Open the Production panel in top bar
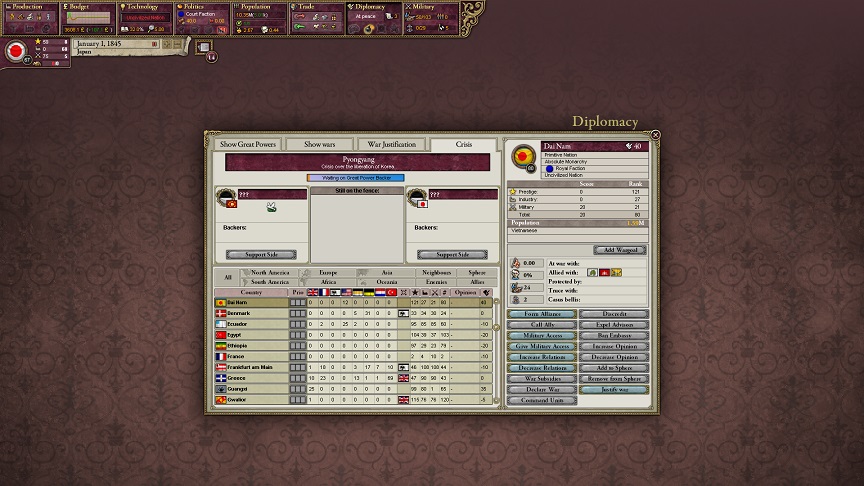The image size is (864, 486). (29, 7)
